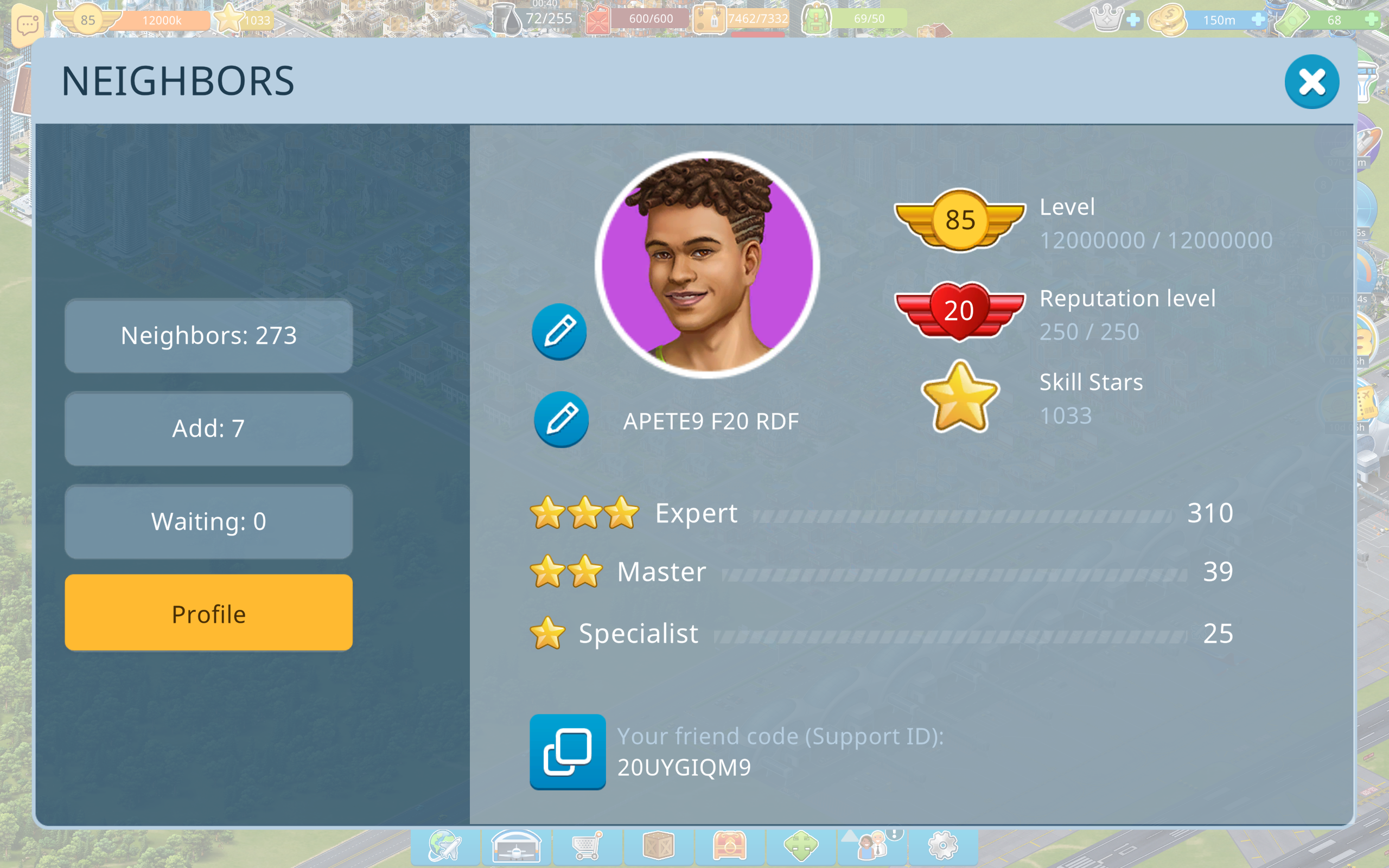Open the Neighbors: 273 list
1389x868 pixels.
pos(208,336)
